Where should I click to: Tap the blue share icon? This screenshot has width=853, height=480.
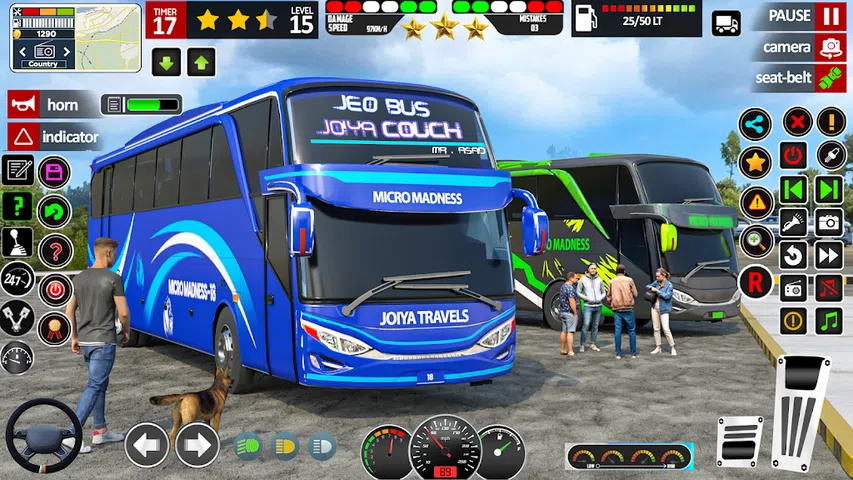(x=755, y=124)
